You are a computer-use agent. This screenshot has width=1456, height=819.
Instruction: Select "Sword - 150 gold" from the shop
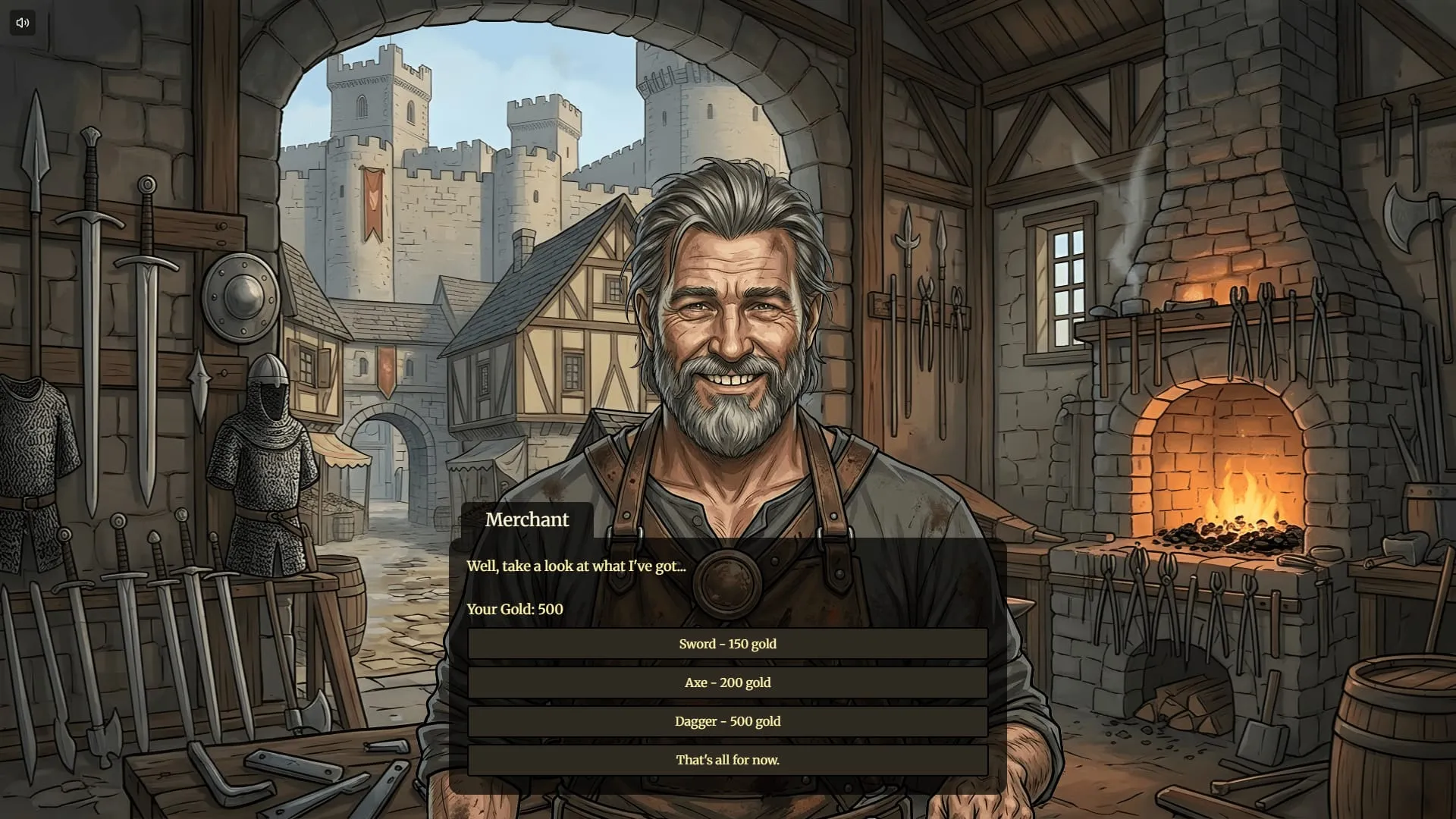pyautogui.click(x=727, y=644)
